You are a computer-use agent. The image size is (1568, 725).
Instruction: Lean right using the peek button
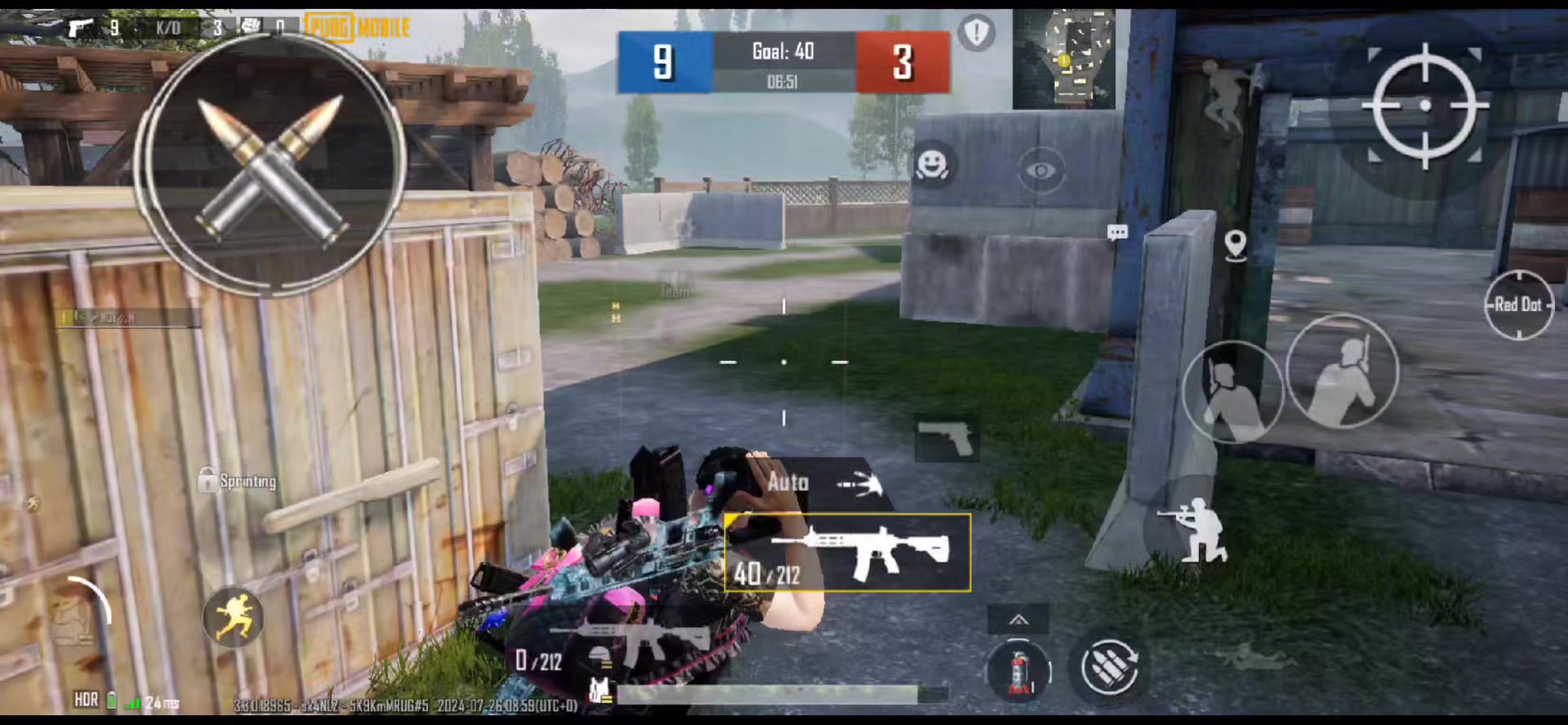1342,373
